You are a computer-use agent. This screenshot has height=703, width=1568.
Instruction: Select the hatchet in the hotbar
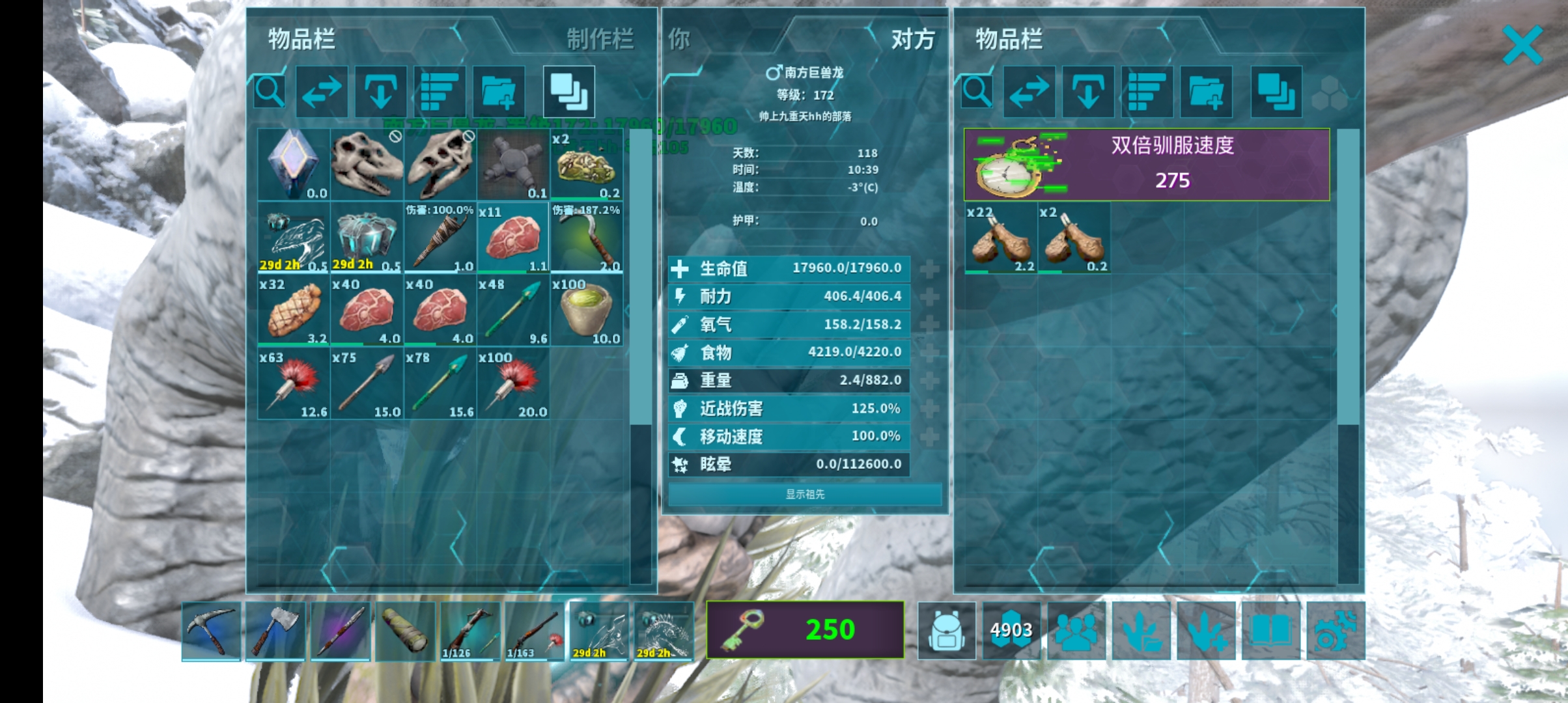tap(275, 631)
